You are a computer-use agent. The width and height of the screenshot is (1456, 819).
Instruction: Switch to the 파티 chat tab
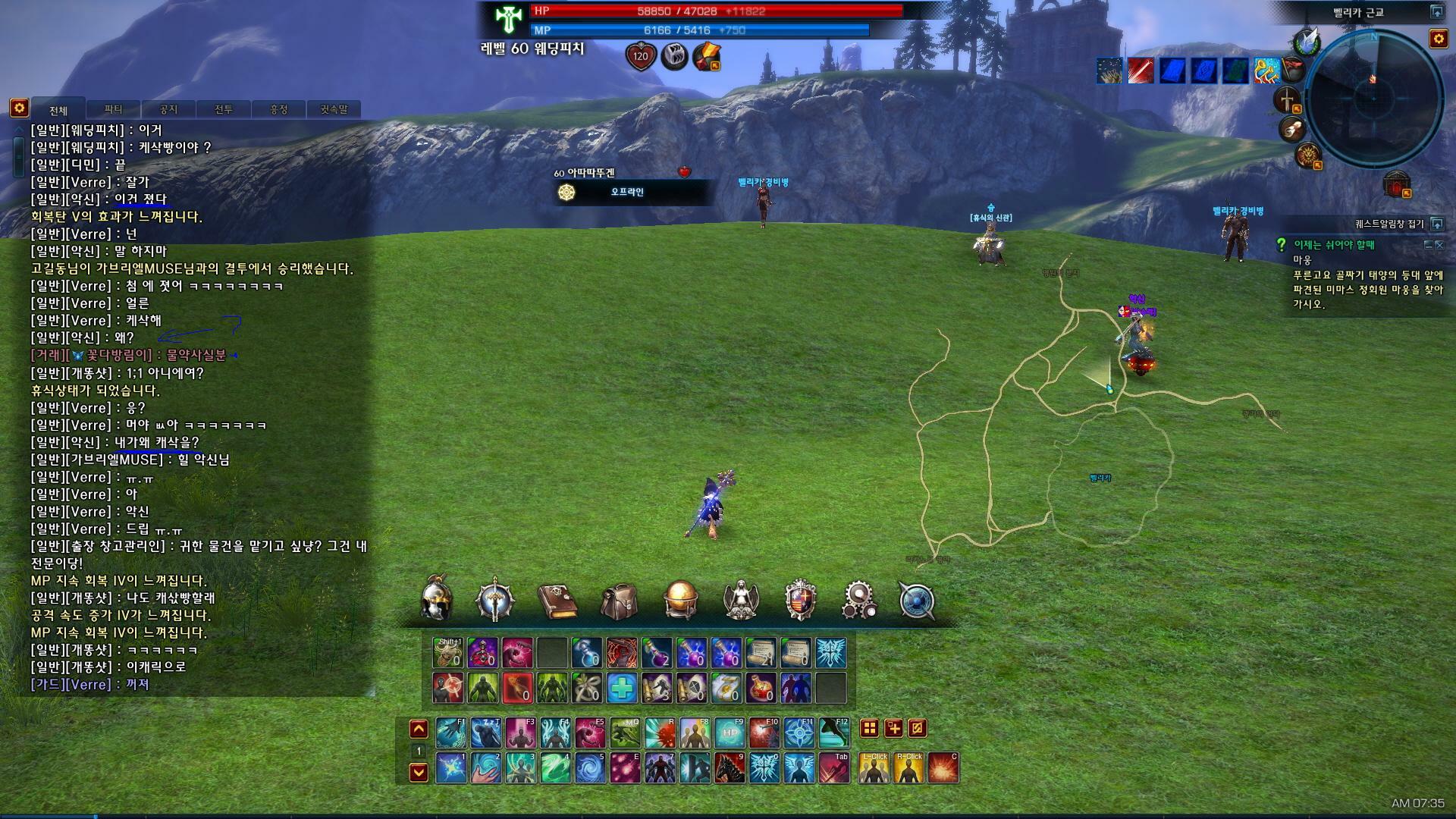(113, 109)
